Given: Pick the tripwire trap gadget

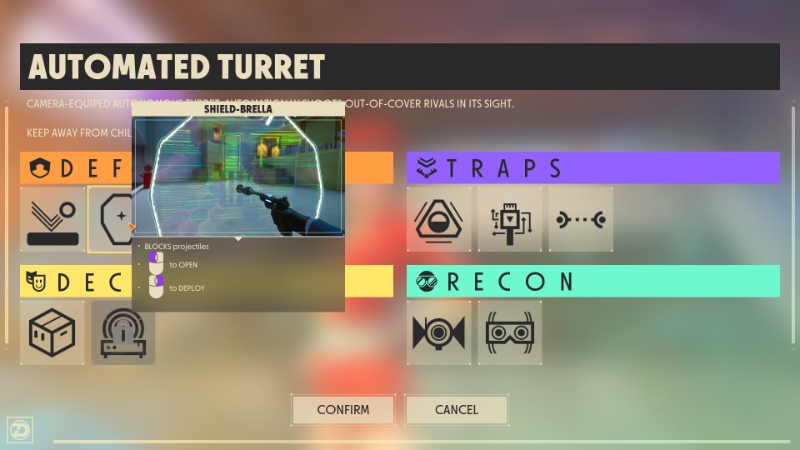Looking at the screenshot, I should pos(580,219).
